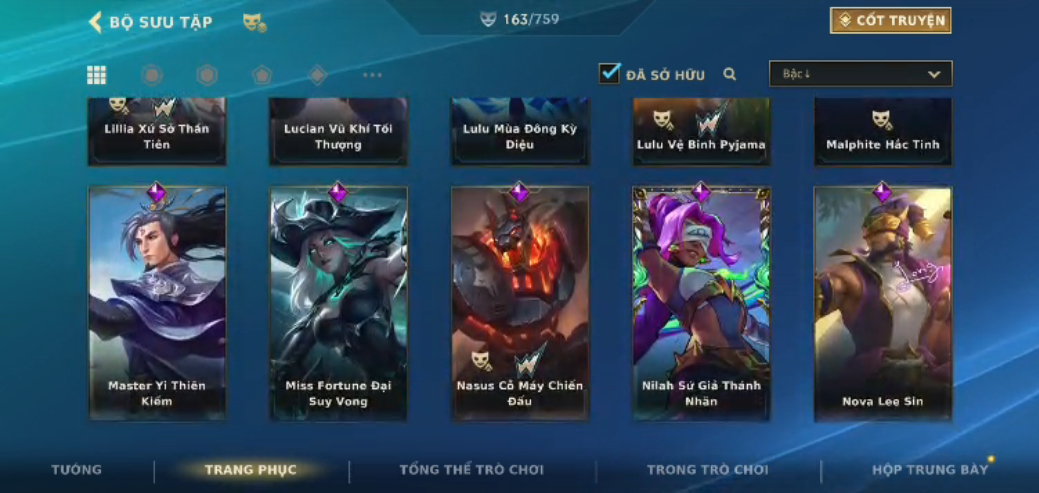Click the theater masks icon beside title
The width and height of the screenshot is (1039, 493).
point(254,22)
